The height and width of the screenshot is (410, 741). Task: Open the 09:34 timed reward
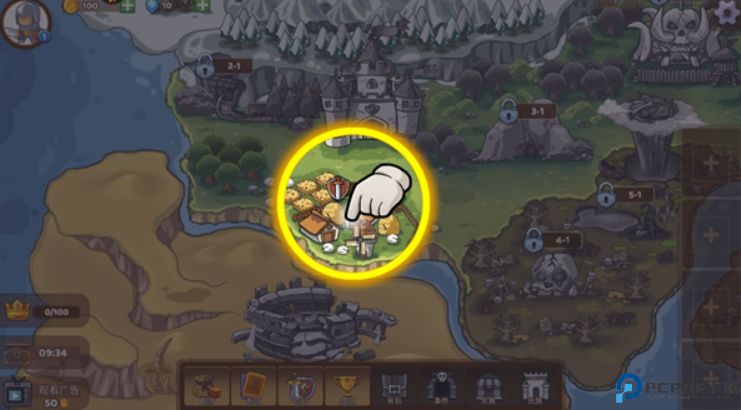[x=40, y=352]
